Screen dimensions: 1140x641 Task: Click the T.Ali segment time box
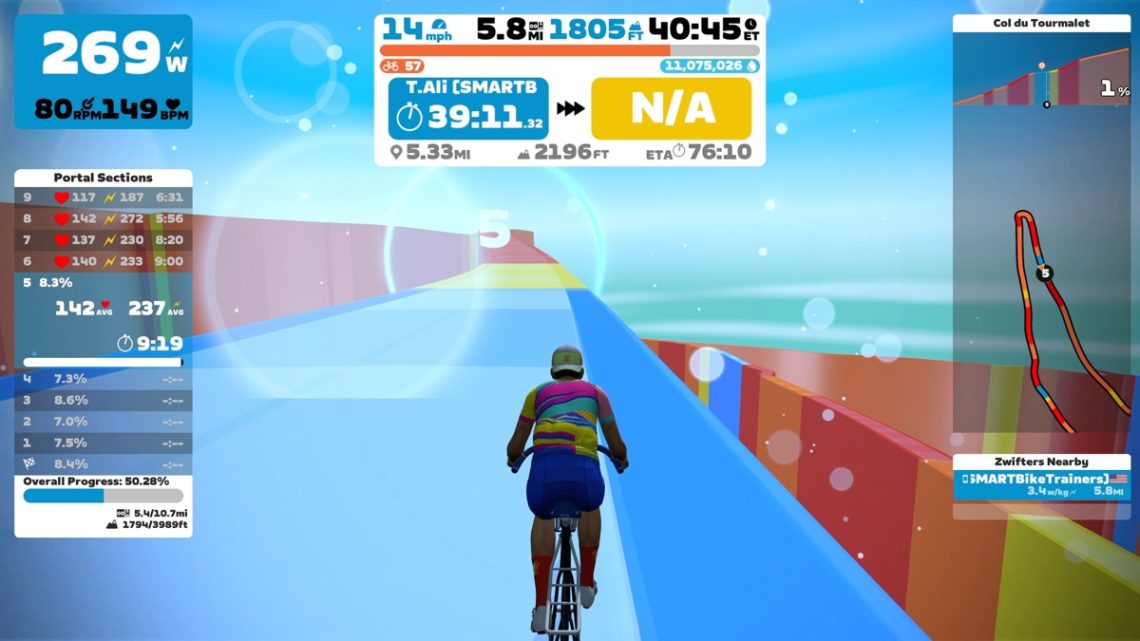468,108
